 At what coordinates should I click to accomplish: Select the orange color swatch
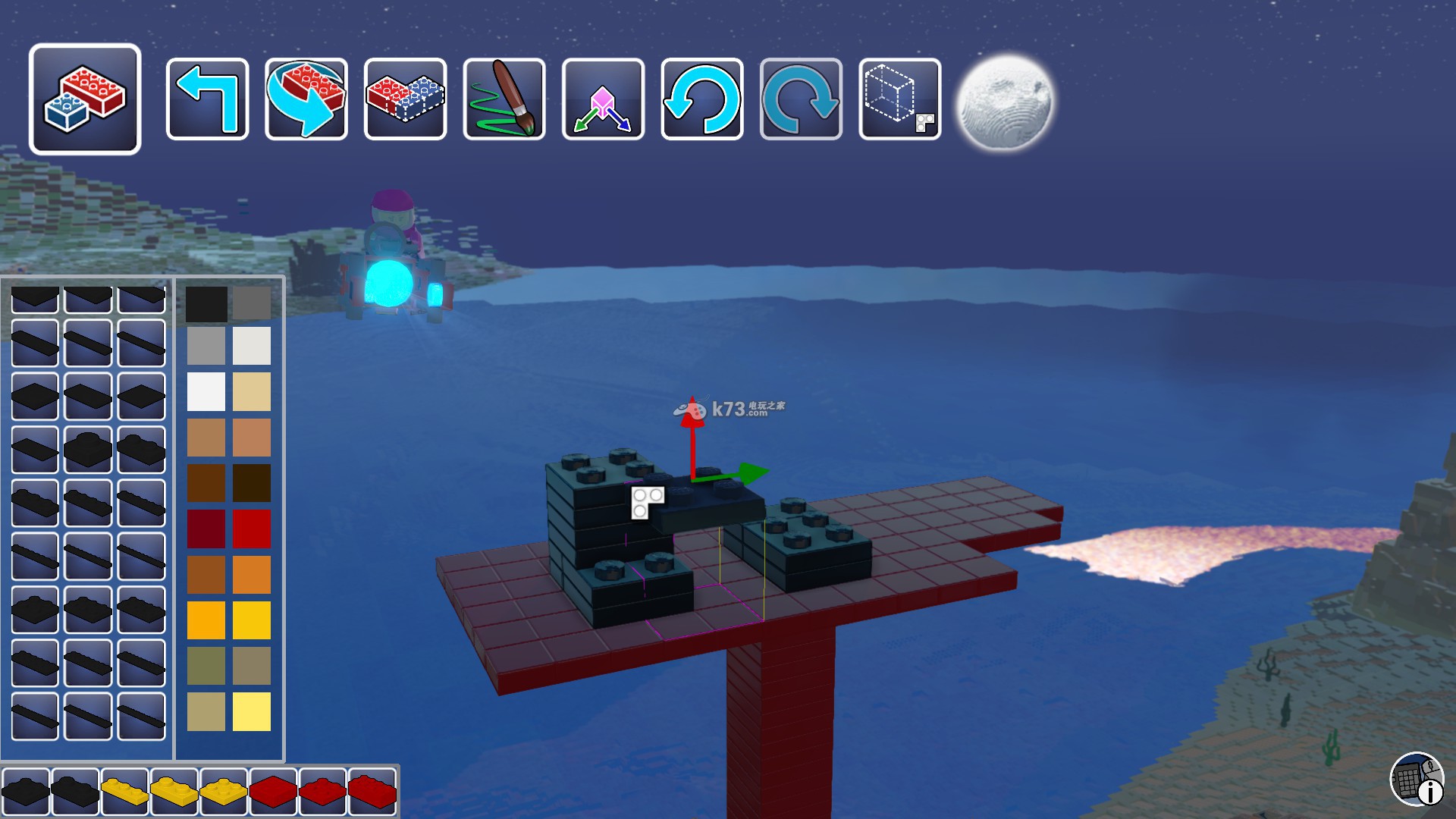tap(252, 574)
